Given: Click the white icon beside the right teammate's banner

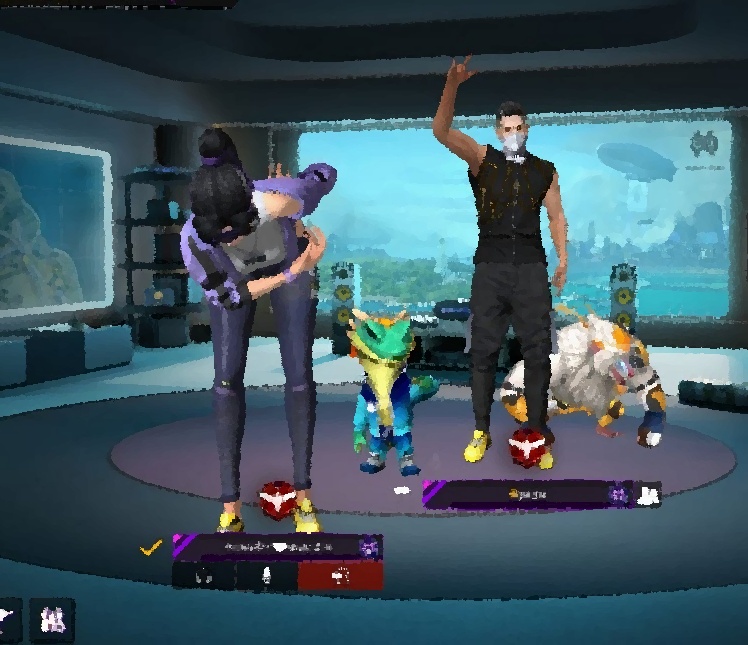Looking at the screenshot, I should [648, 494].
